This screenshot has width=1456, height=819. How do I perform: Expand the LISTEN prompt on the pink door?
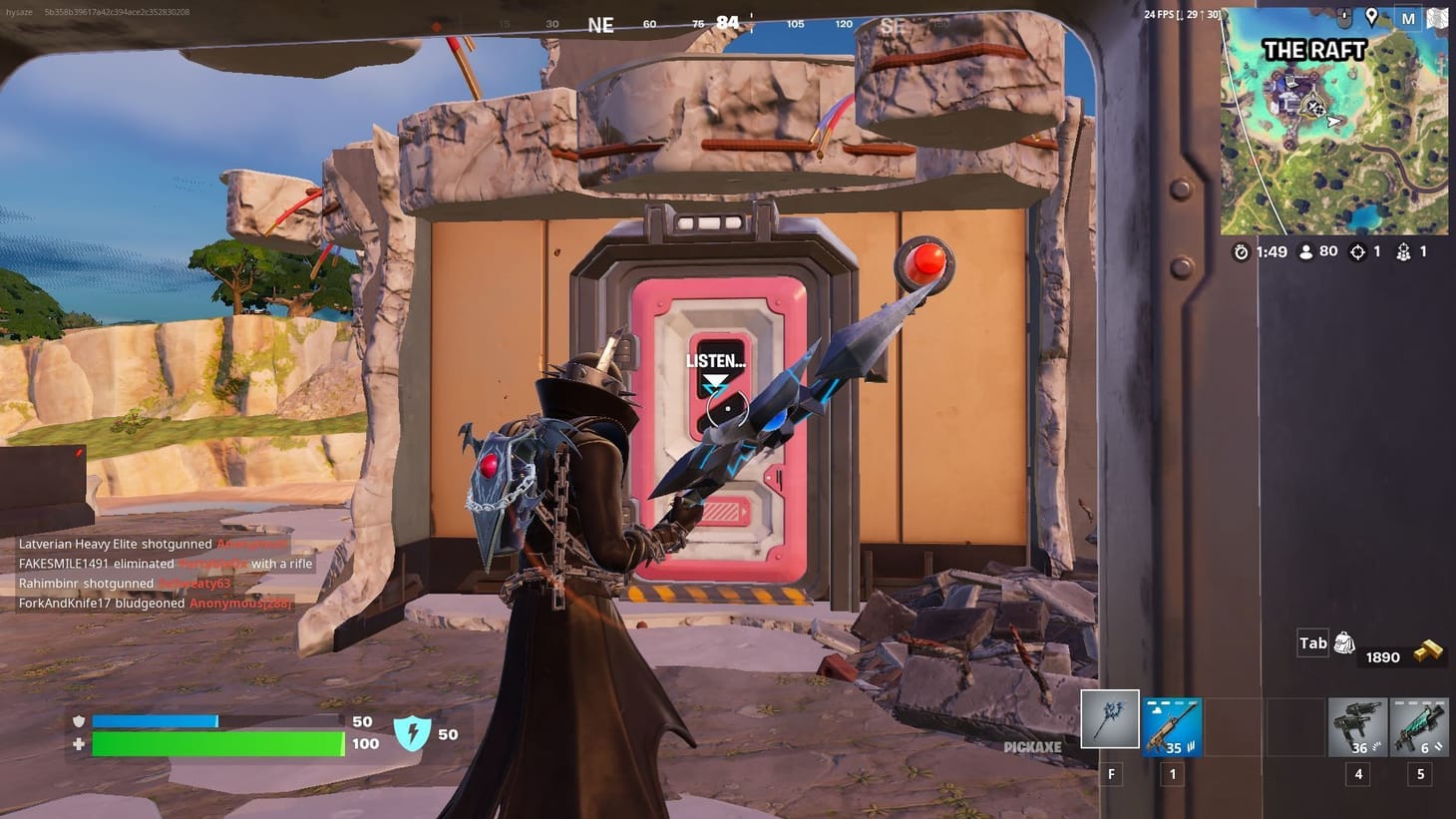tap(716, 361)
